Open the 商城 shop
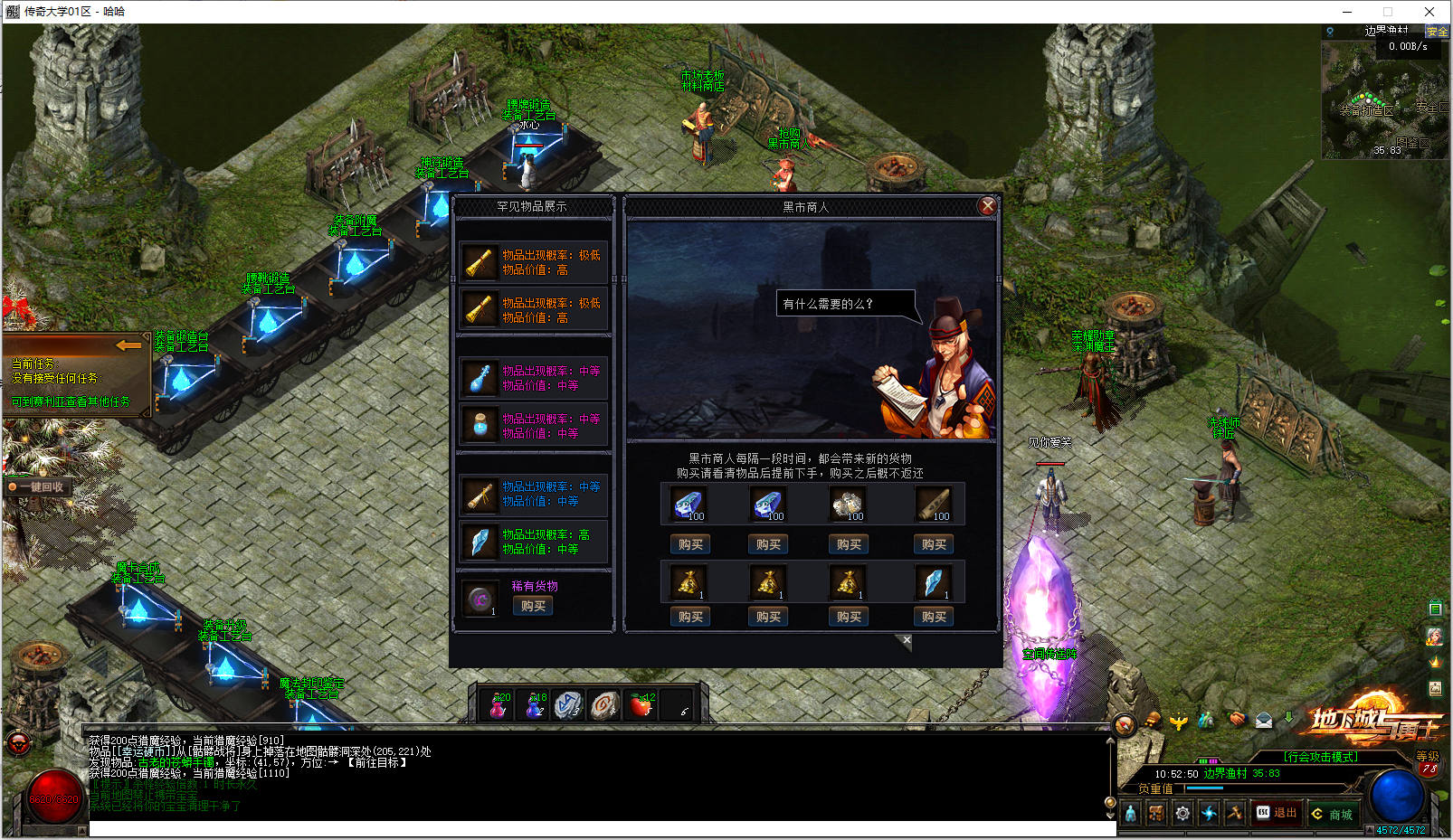This screenshot has height=840, width=1453. (x=1334, y=814)
